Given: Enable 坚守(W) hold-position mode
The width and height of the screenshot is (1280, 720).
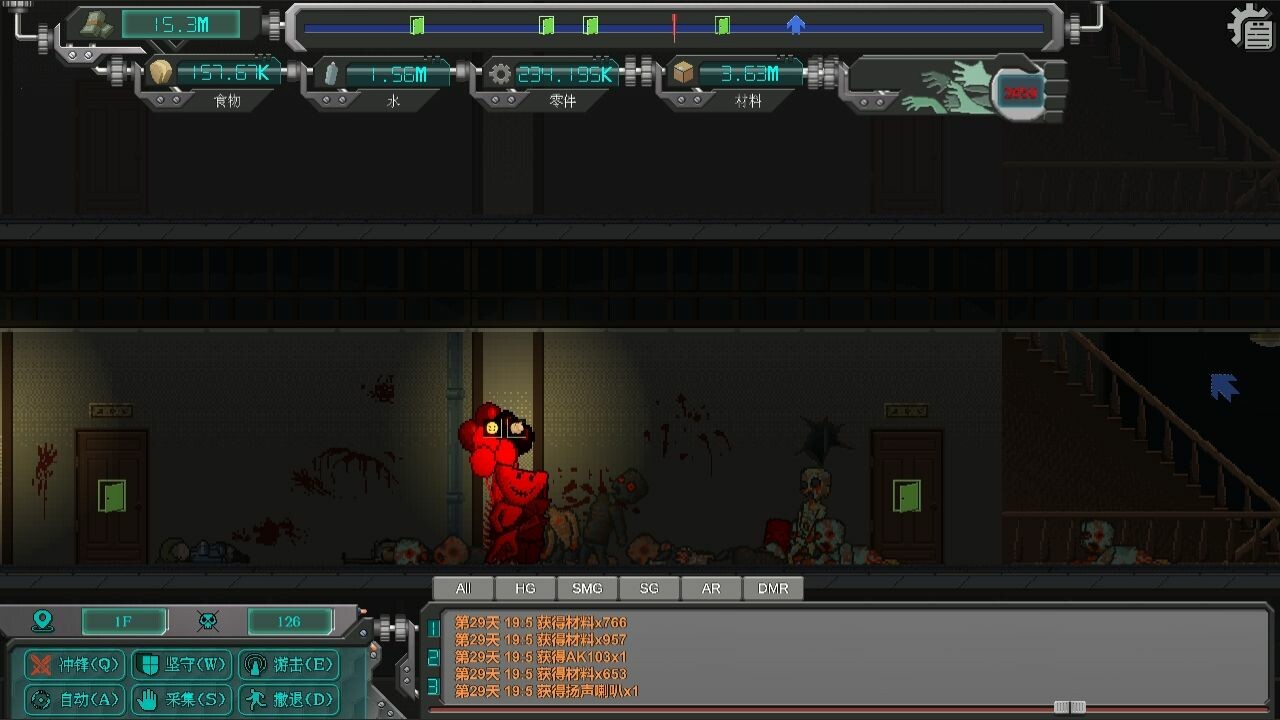Looking at the screenshot, I should 180,664.
